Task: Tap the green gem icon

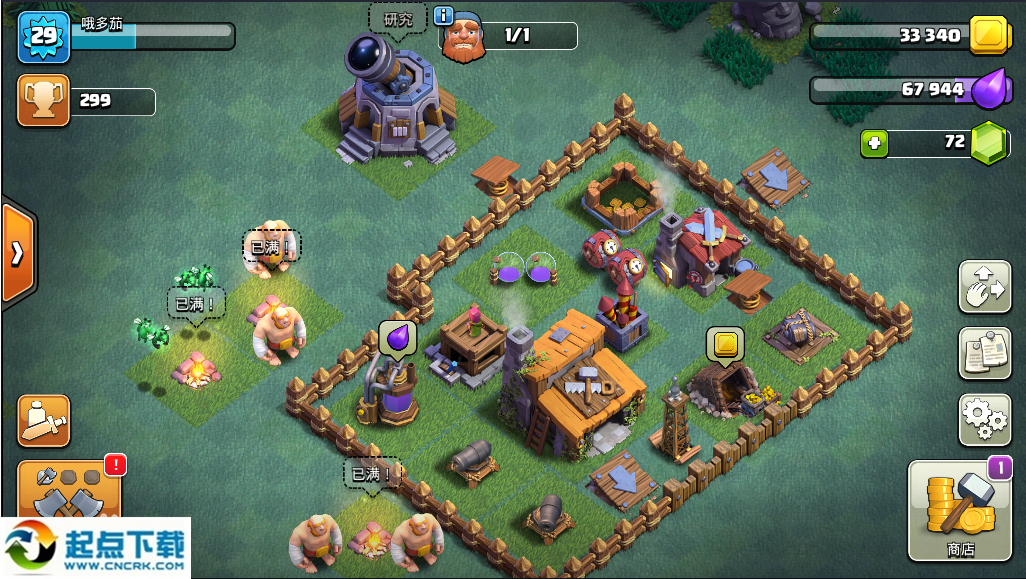Action: pos(990,143)
